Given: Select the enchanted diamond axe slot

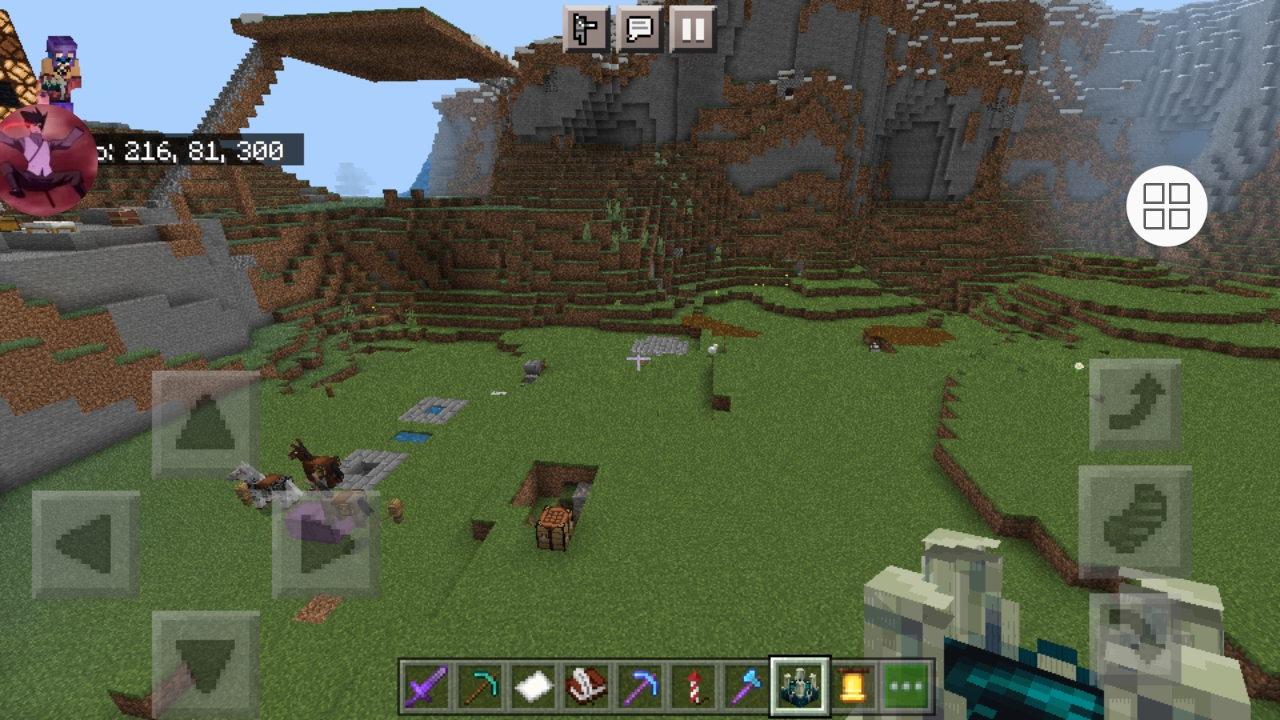Looking at the screenshot, I should pyautogui.click(x=747, y=687).
